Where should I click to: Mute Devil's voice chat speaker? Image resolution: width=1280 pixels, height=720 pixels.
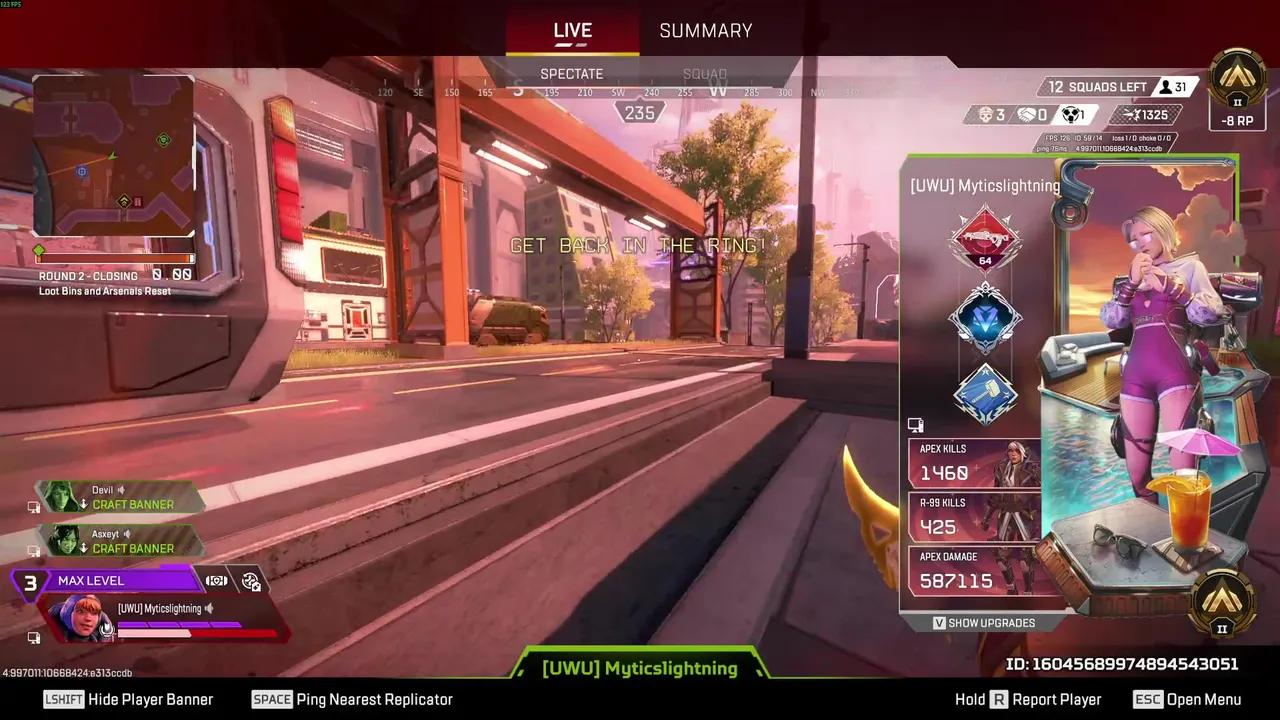point(120,490)
